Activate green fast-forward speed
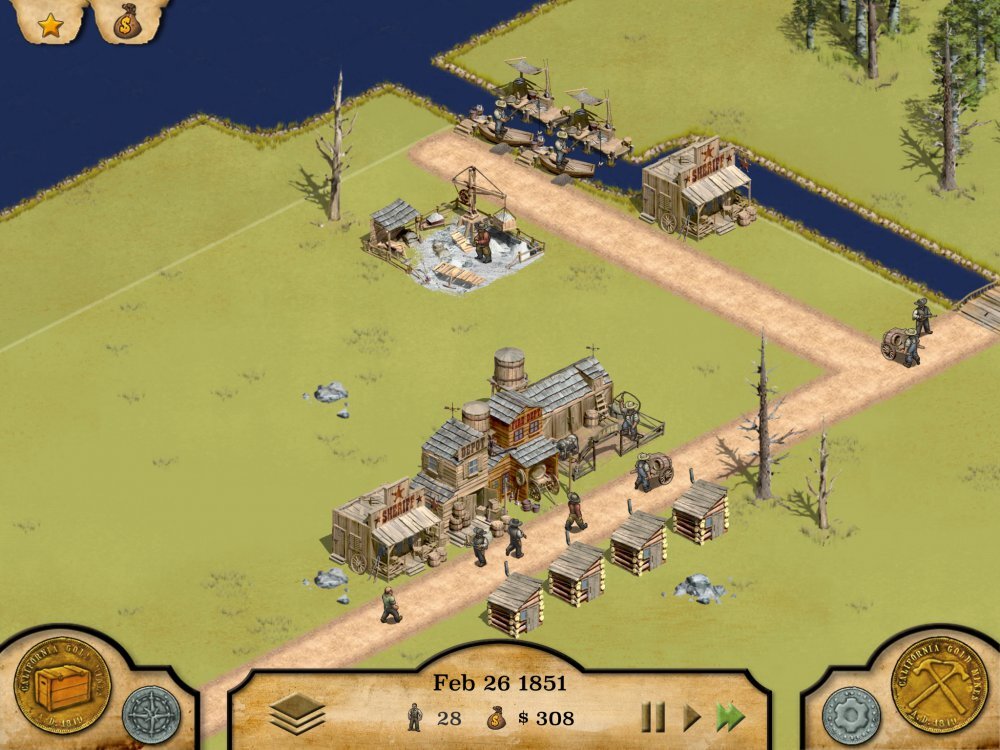Viewport: 1000px width, 750px height. (x=731, y=716)
